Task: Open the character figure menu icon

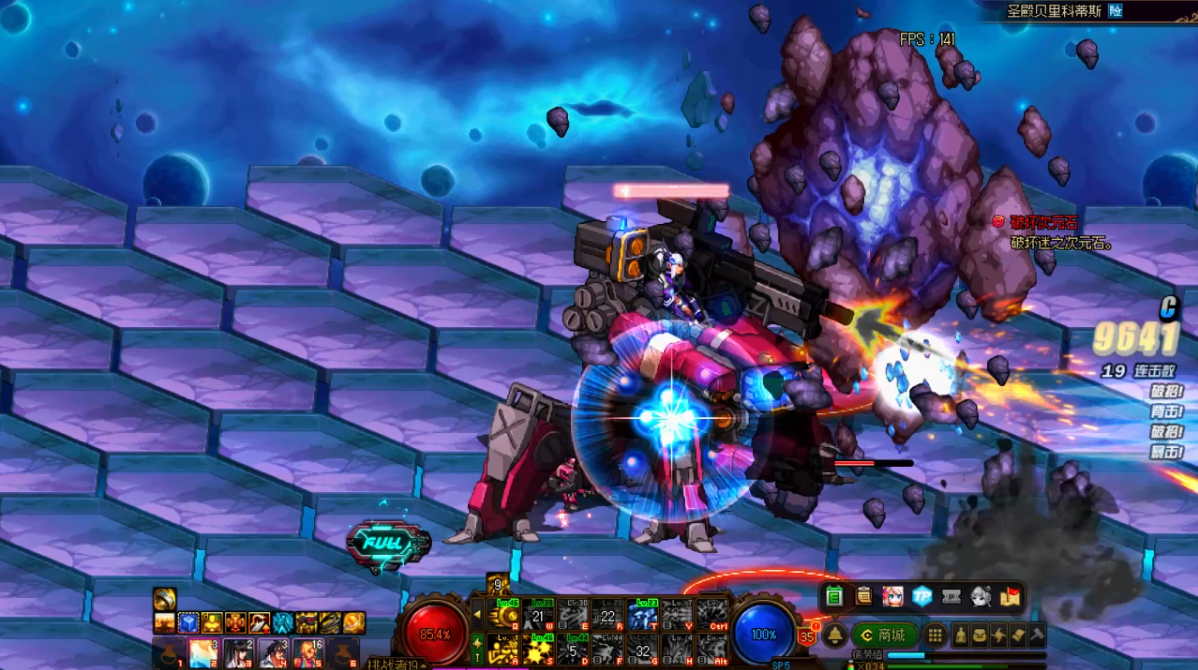Action: click(x=961, y=635)
